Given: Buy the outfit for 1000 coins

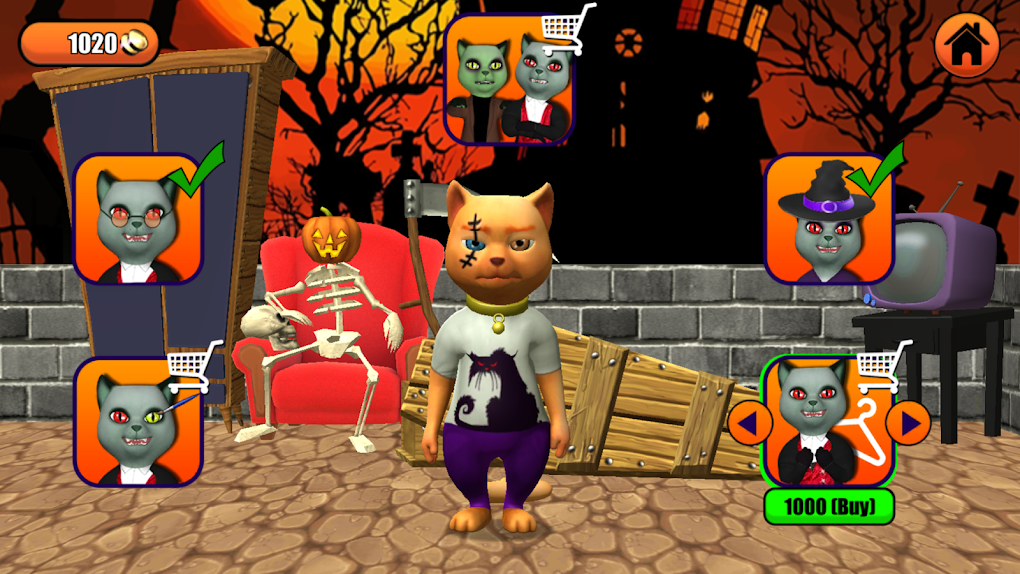Looking at the screenshot, I should click(828, 507).
